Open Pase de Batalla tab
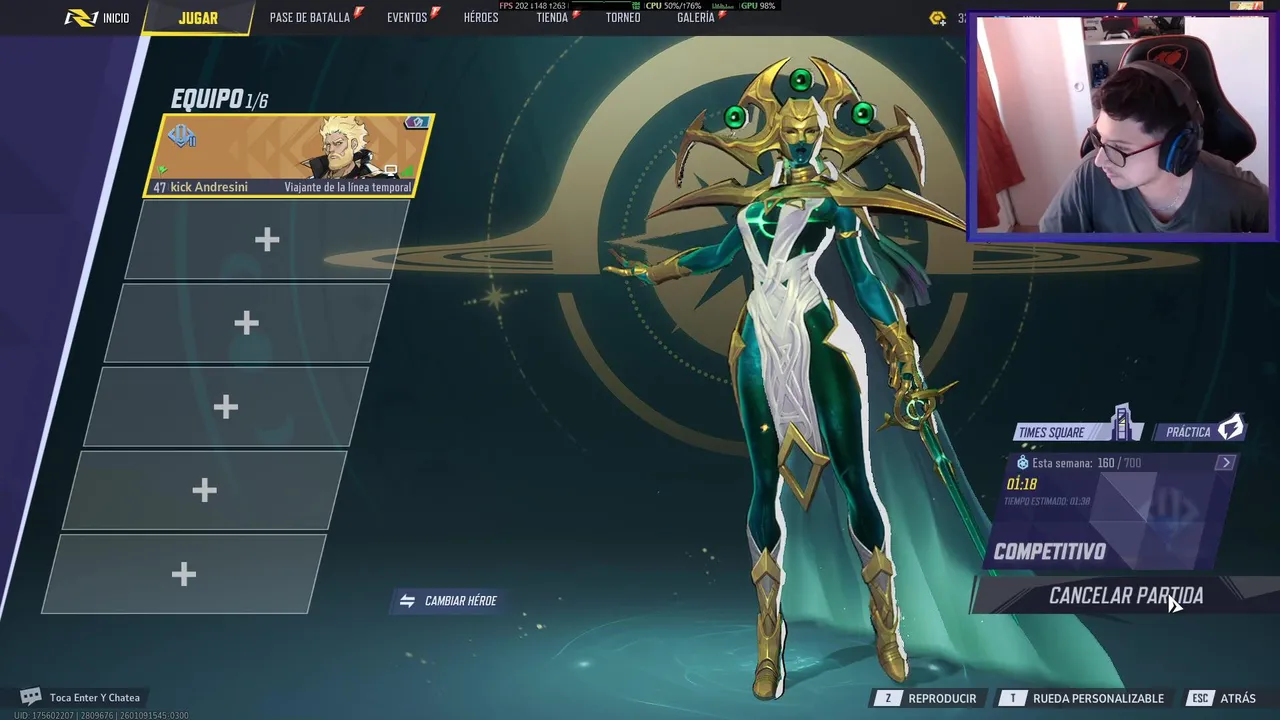Image resolution: width=1280 pixels, height=720 pixels. coord(310,18)
